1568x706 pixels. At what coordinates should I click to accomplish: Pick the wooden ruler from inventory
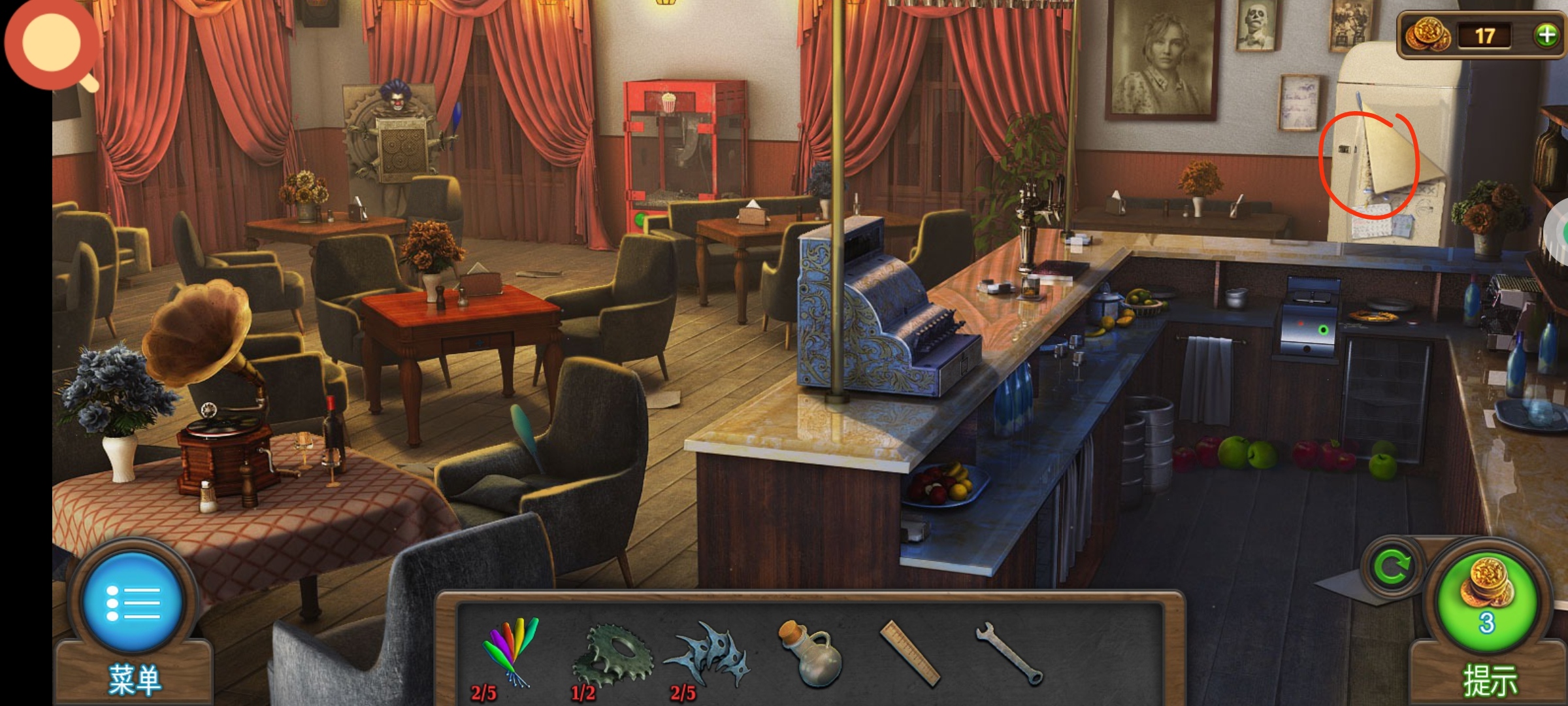(909, 653)
